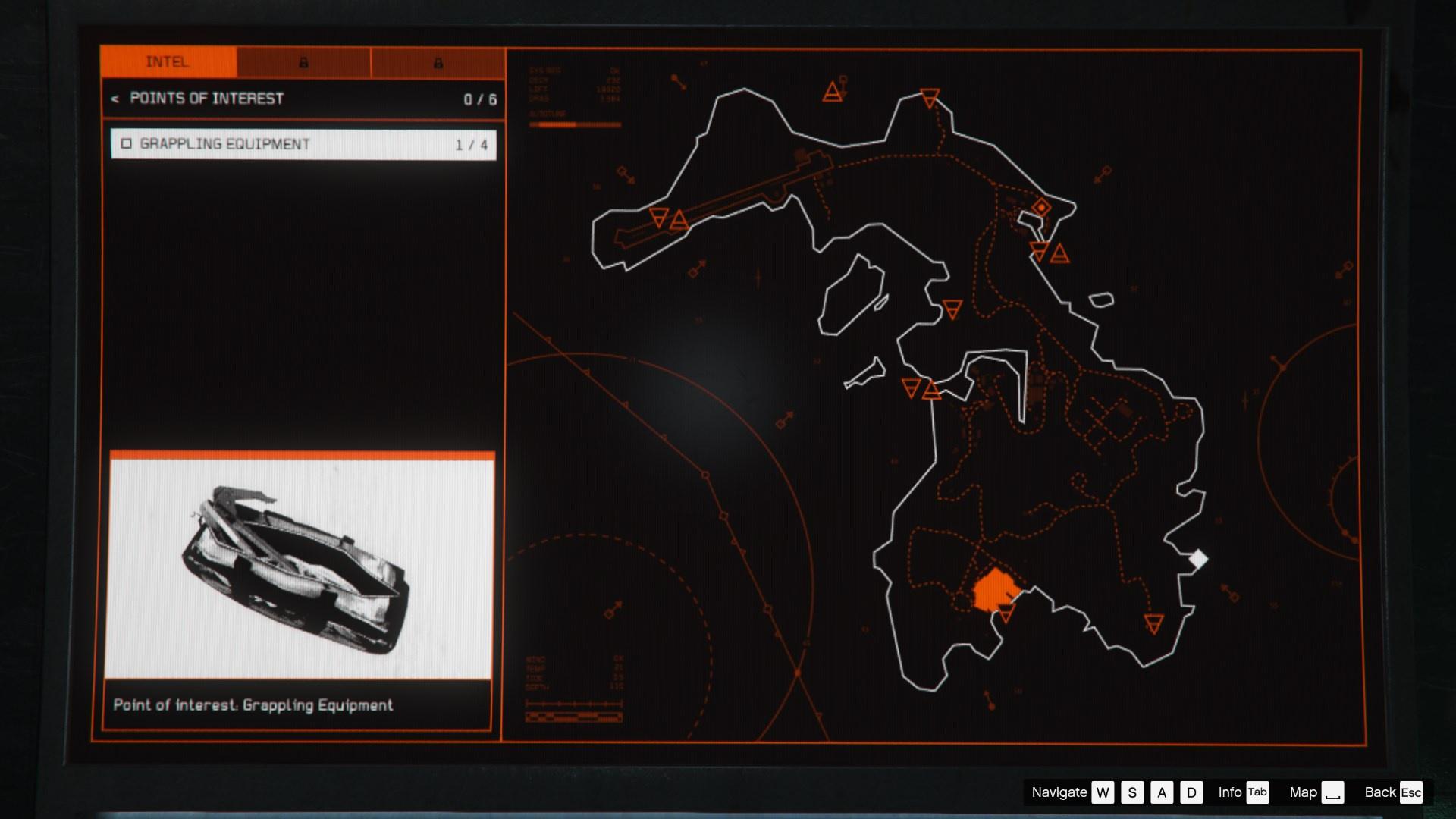
Task: Click the white diamond marker on the map
Action: (1198, 560)
